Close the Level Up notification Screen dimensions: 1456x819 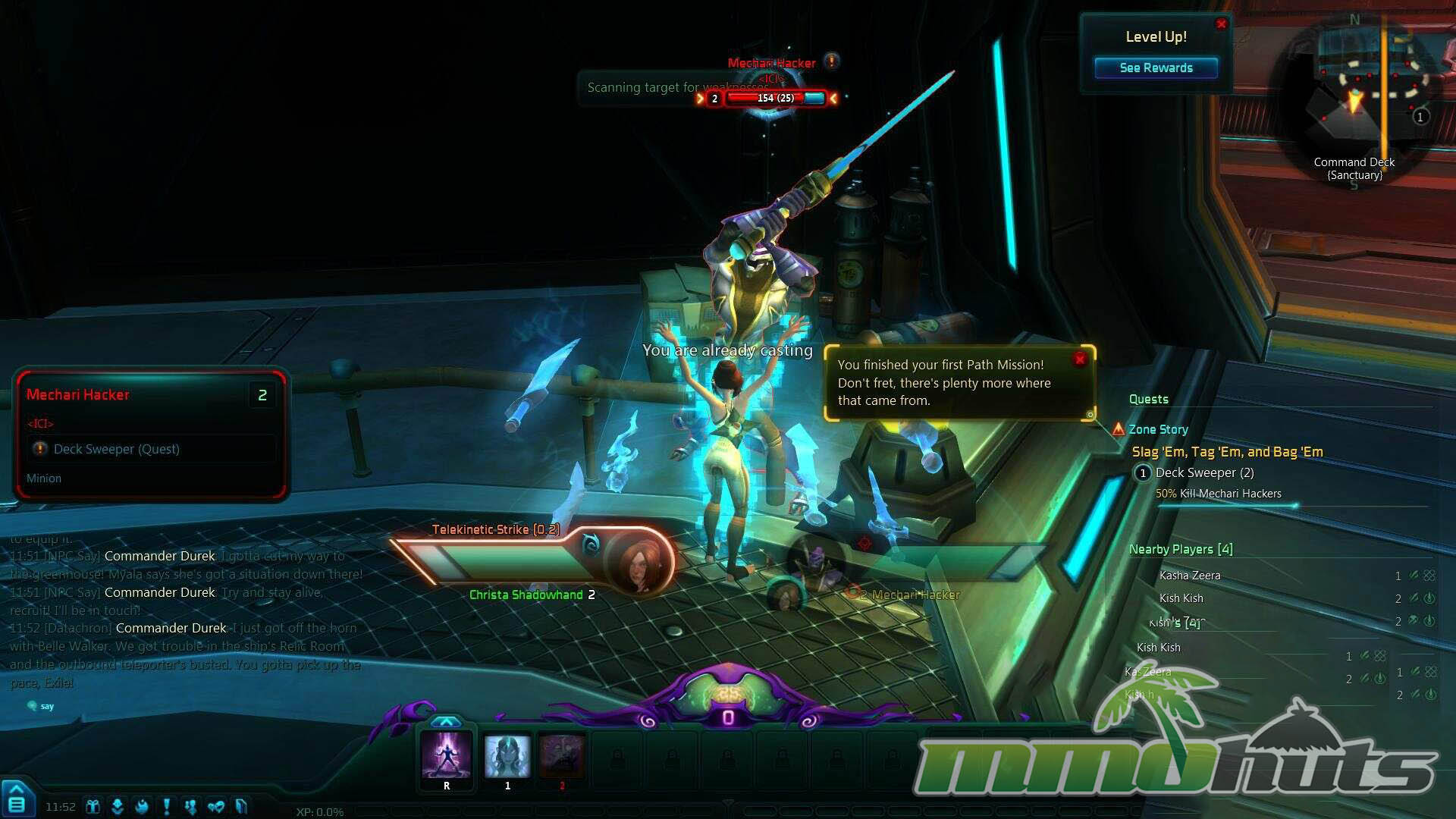point(1221,24)
